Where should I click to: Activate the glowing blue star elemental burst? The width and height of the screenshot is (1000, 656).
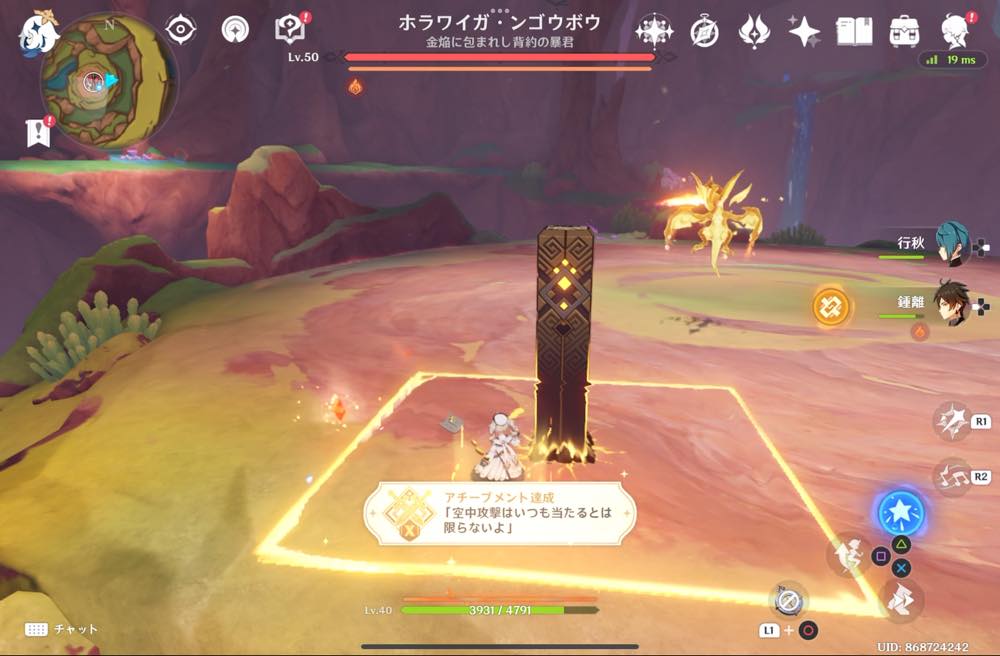coord(900,513)
